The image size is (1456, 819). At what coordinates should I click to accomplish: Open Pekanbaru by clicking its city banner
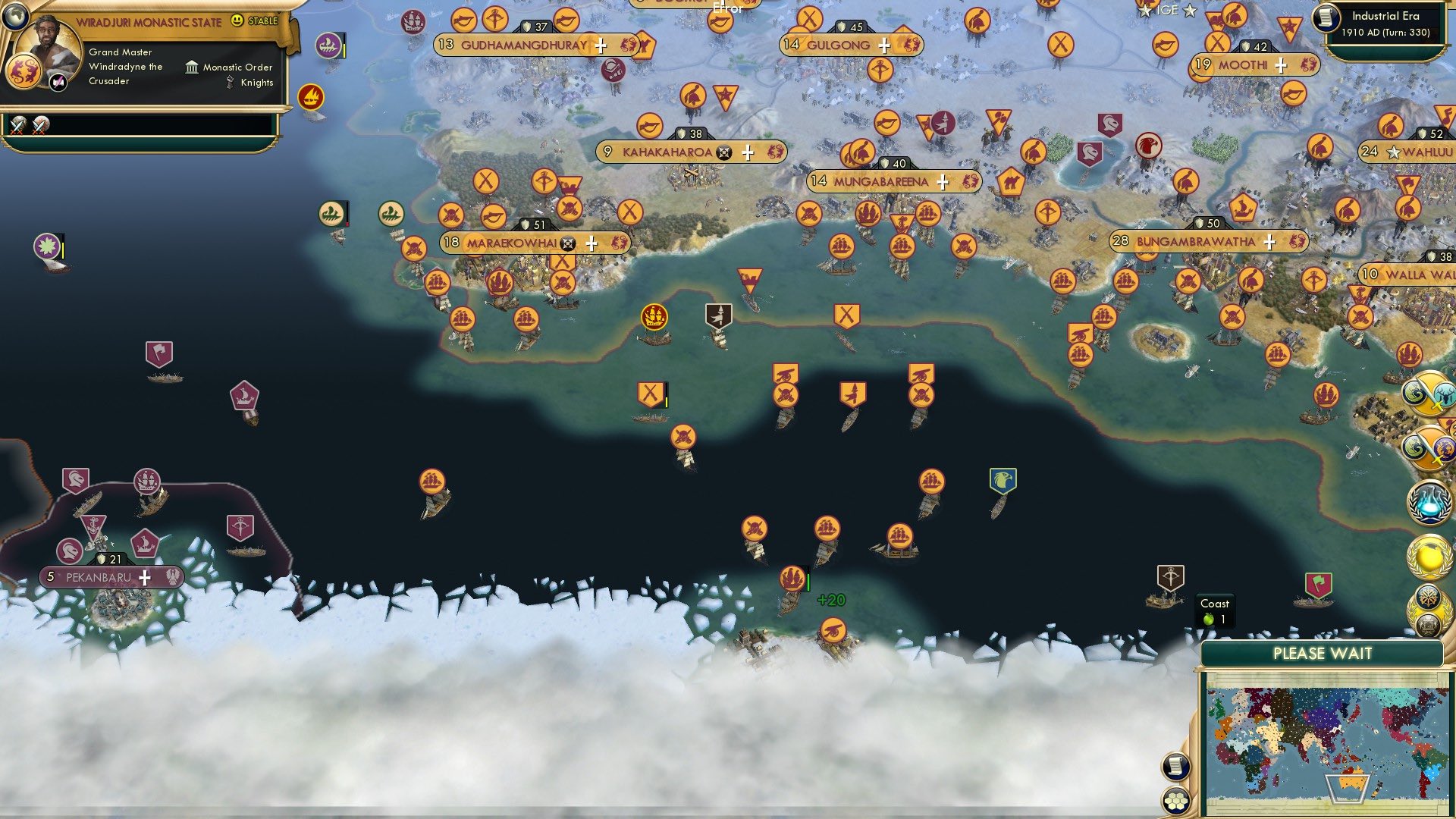point(99,576)
